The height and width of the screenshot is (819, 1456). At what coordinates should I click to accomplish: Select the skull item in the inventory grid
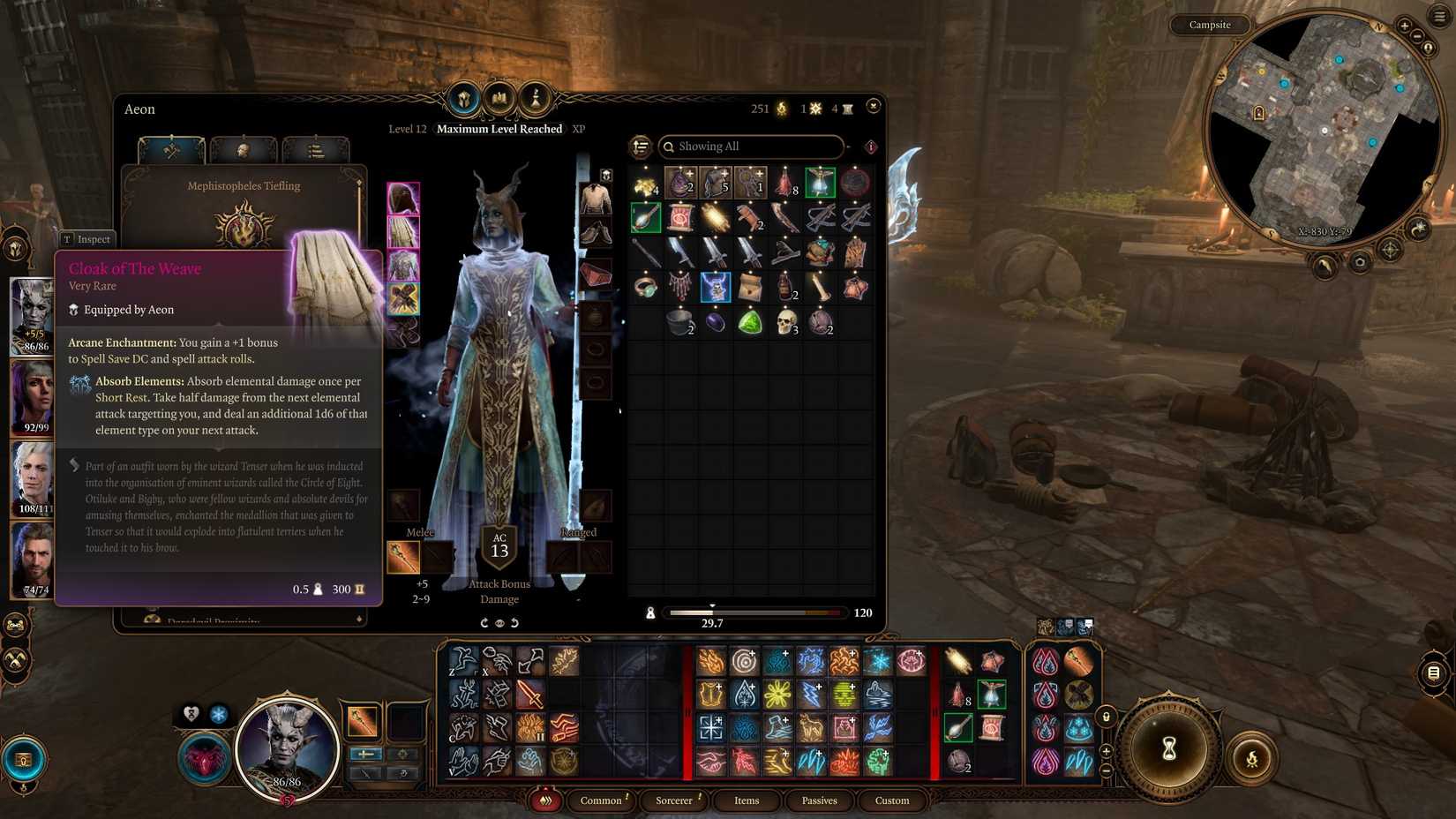point(785,322)
